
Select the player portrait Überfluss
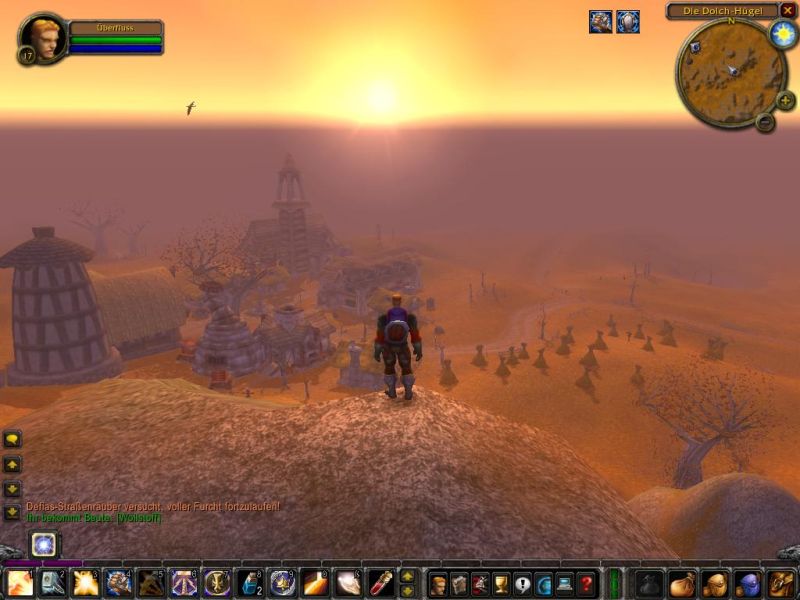click(x=42, y=39)
